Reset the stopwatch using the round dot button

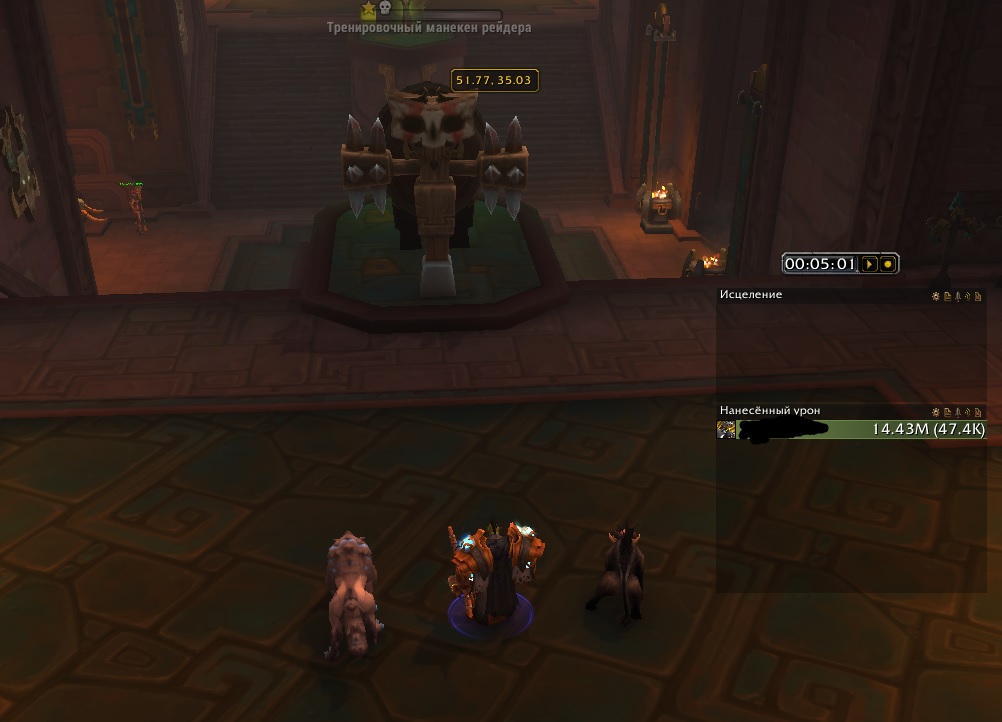[x=888, y=264]
